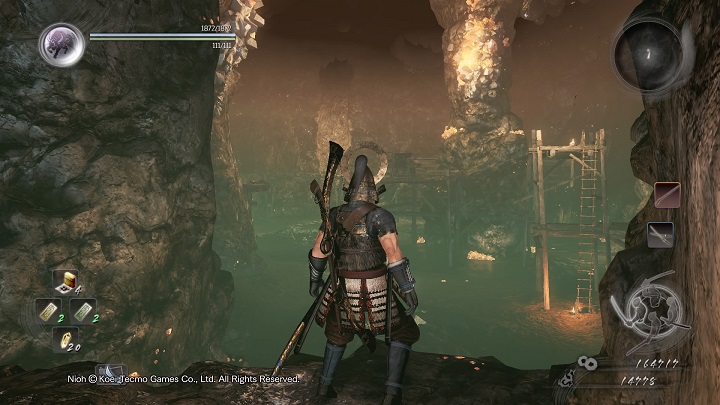Select the red melee weapon slot
This screenshot has width=720, height=405.
click(x=666, y=194)
